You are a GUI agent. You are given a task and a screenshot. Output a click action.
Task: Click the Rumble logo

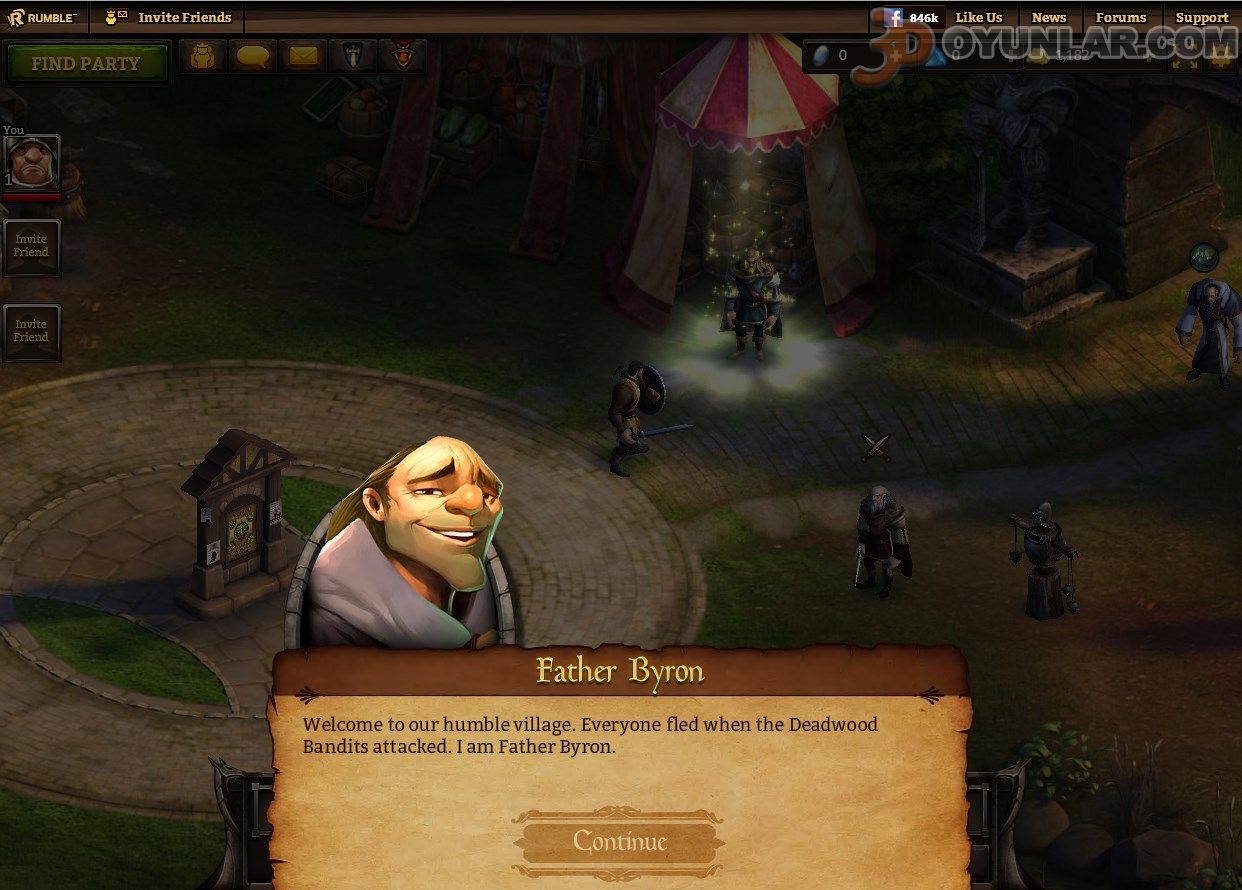click(x=42, y=17)
